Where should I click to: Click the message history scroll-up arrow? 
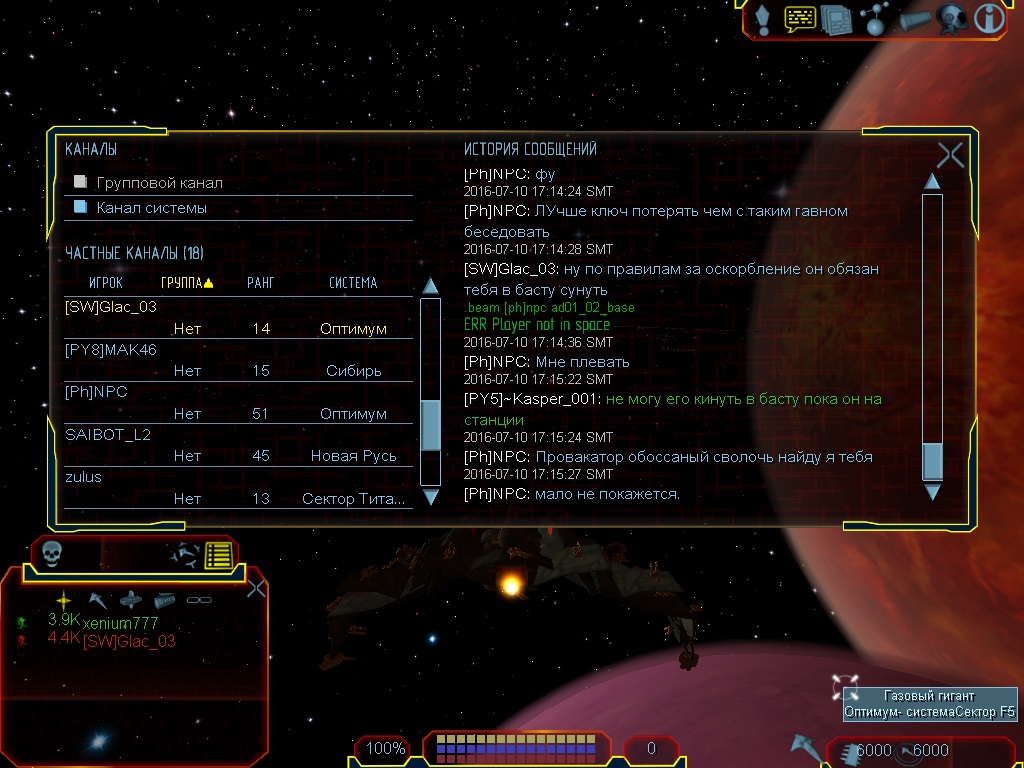[932, 182]
